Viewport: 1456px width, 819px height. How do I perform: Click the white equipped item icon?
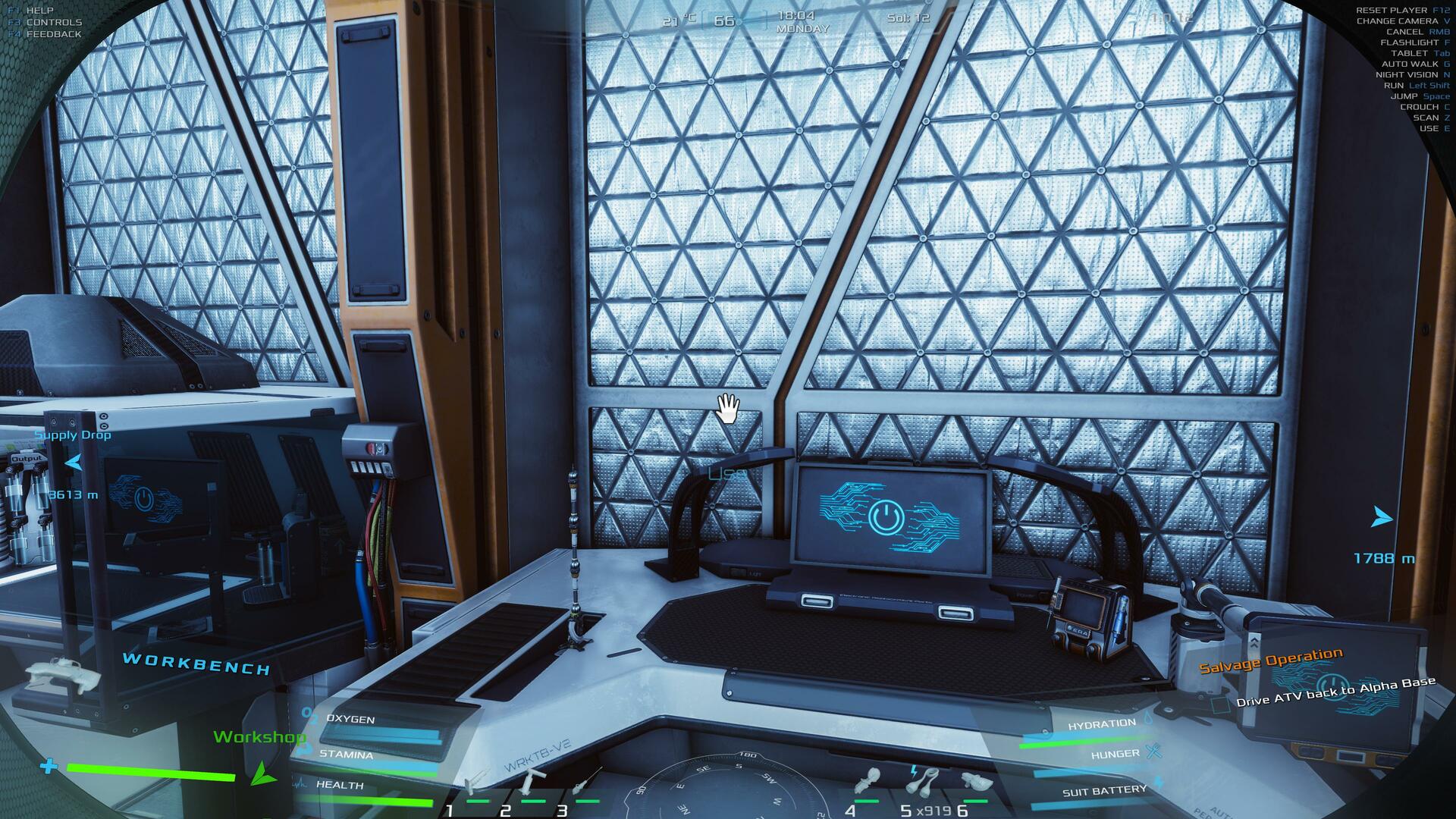[x=64, y=673]
